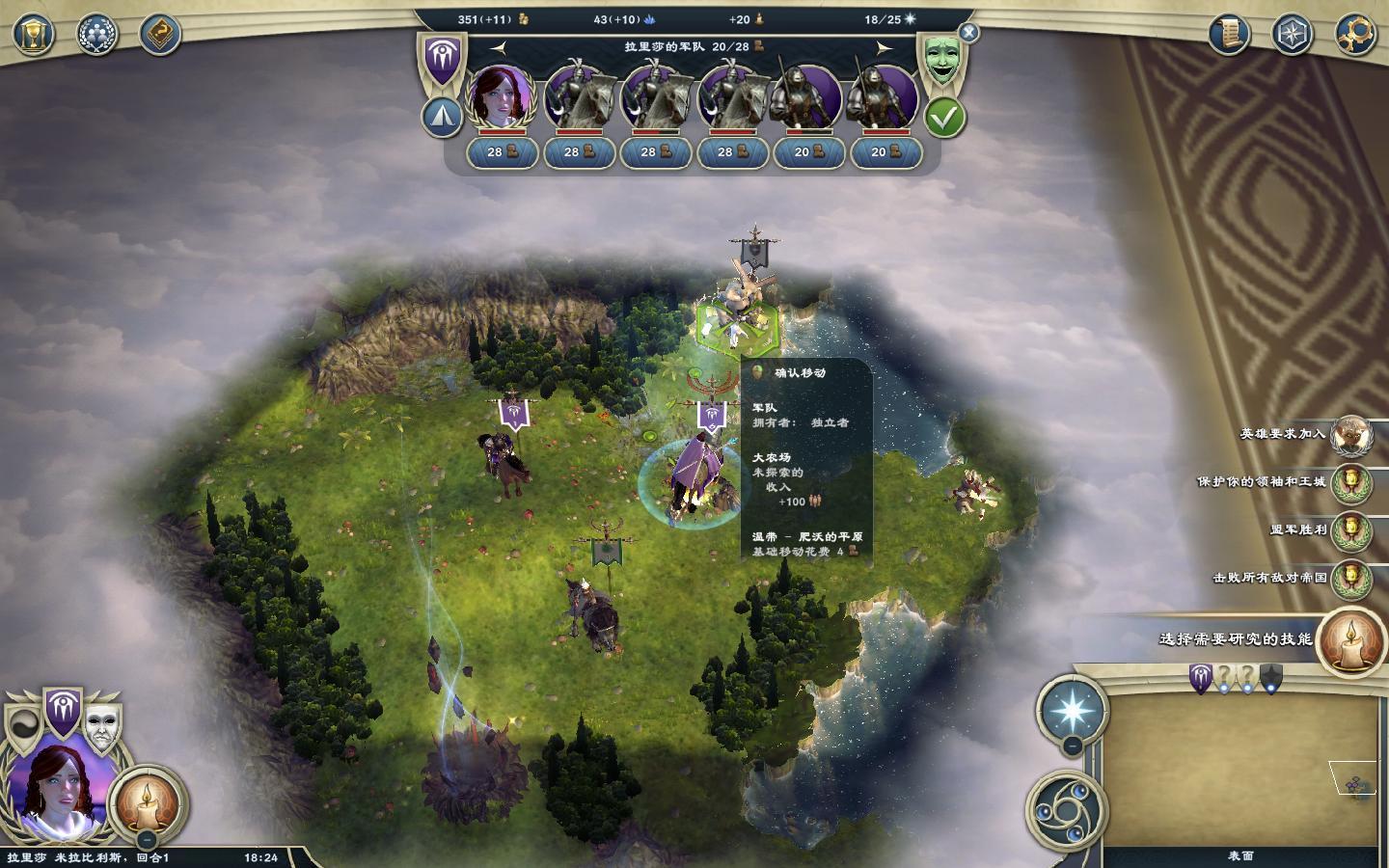Image resolution: width=1389 pixels, height=868 pixels.
Task: Open the gear settings icon
Action: point(1355,35)
